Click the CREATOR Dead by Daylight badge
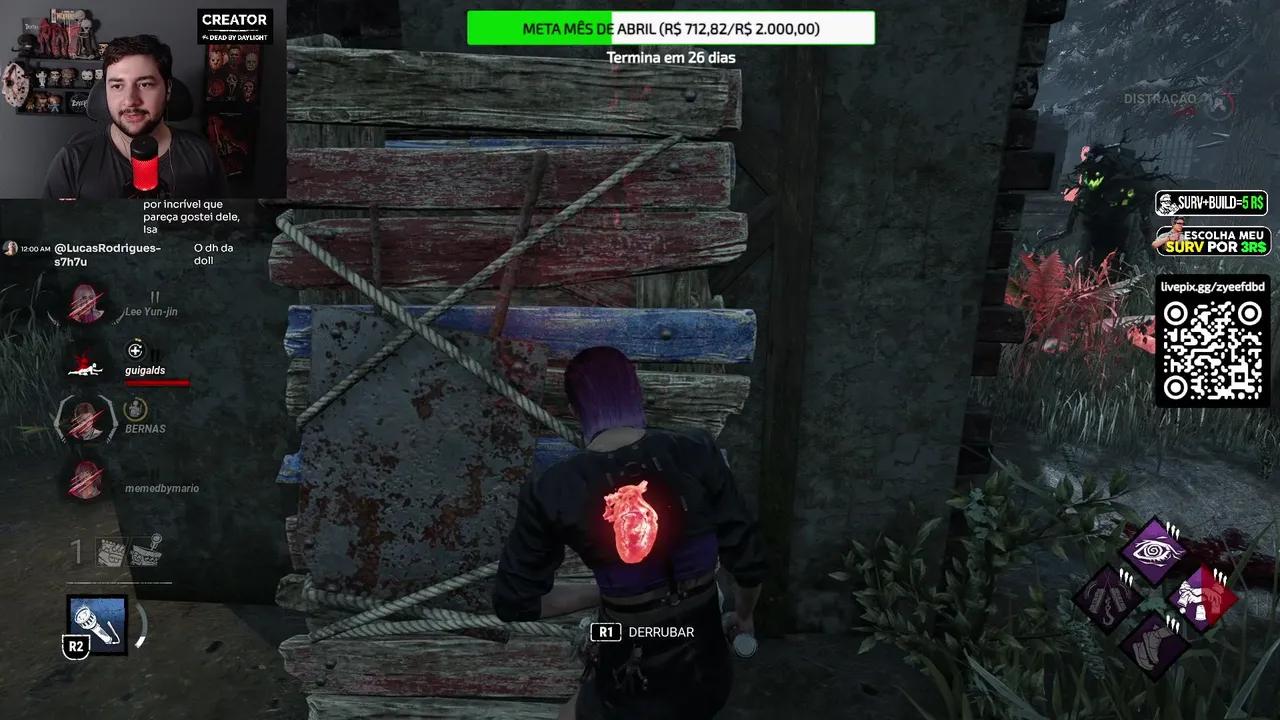 click(236, 25)
